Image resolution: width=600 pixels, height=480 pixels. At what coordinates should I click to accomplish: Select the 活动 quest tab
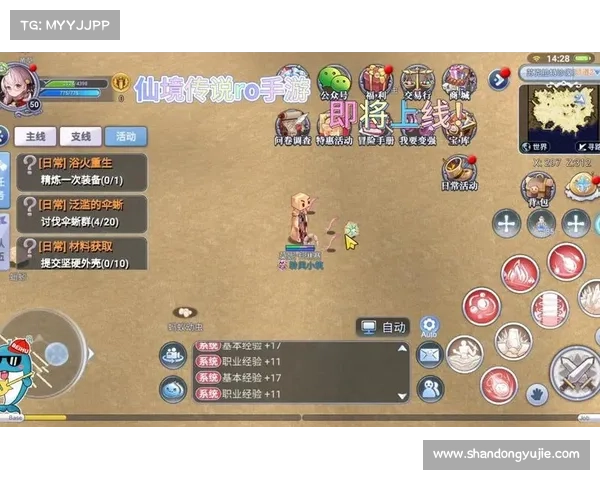(125, 137)
